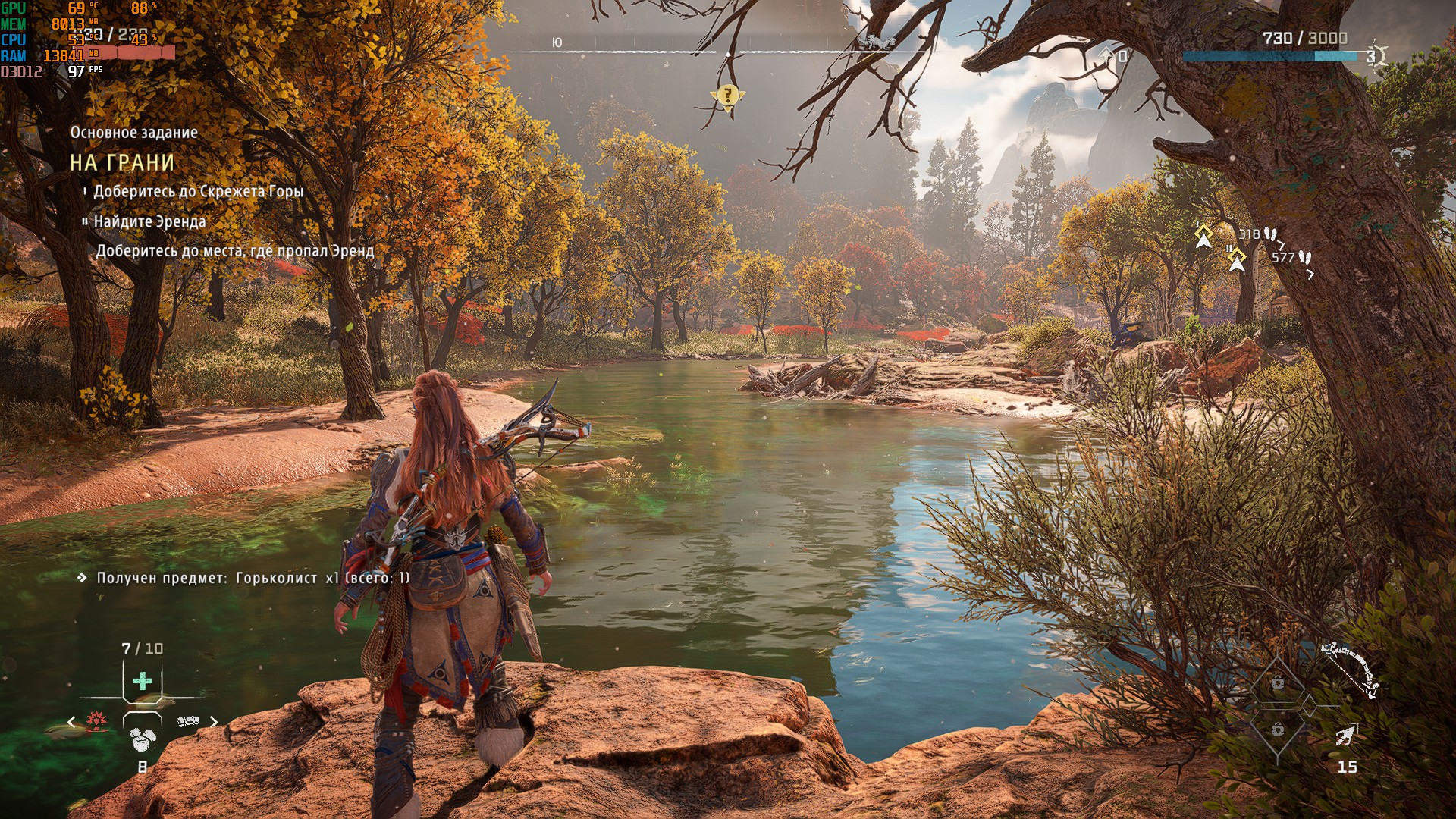Select the equipped hunter bow icon
Viewport: 1456px width, 819px height.
pyautogui.click(x=1350, y=669)
